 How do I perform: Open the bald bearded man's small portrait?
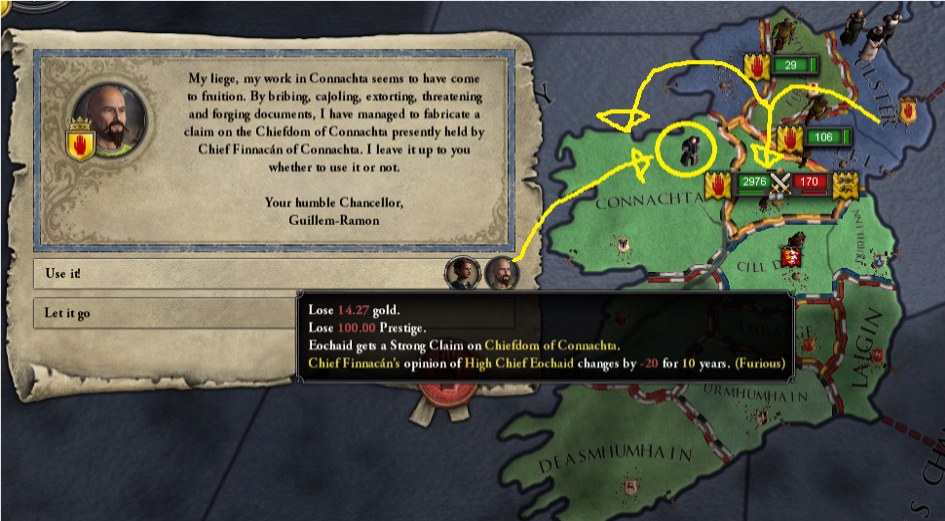click(500, 271)
